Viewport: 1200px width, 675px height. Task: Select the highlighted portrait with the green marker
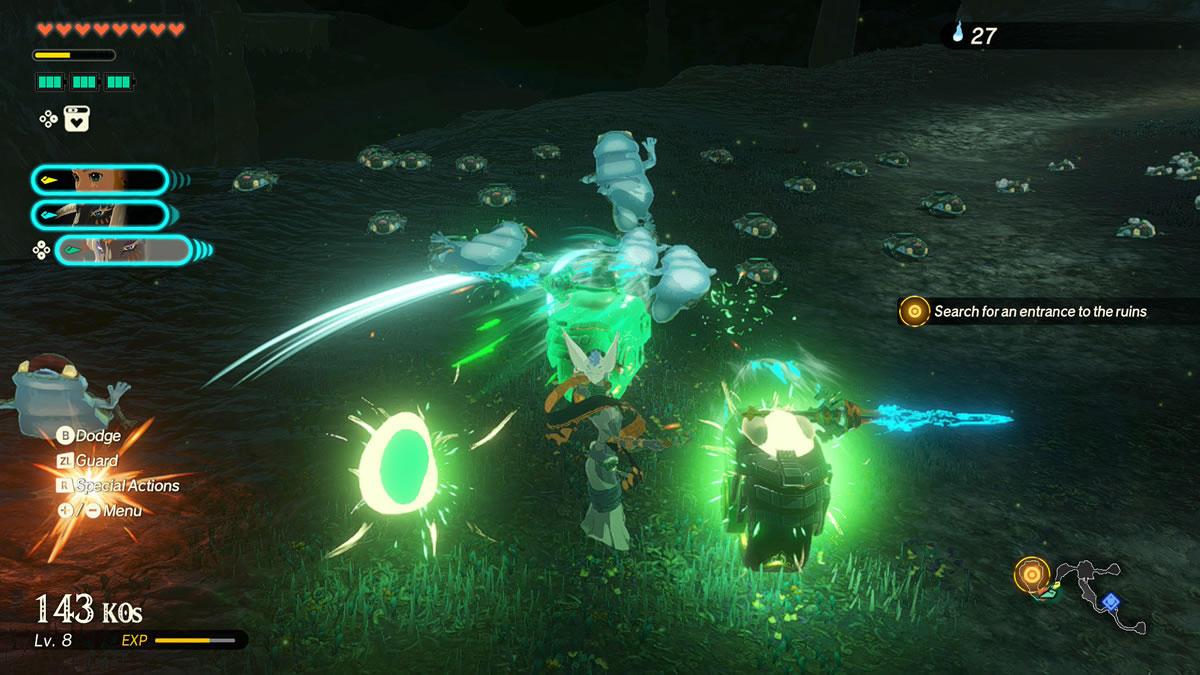pyautogui.click(x=123, y=250)
